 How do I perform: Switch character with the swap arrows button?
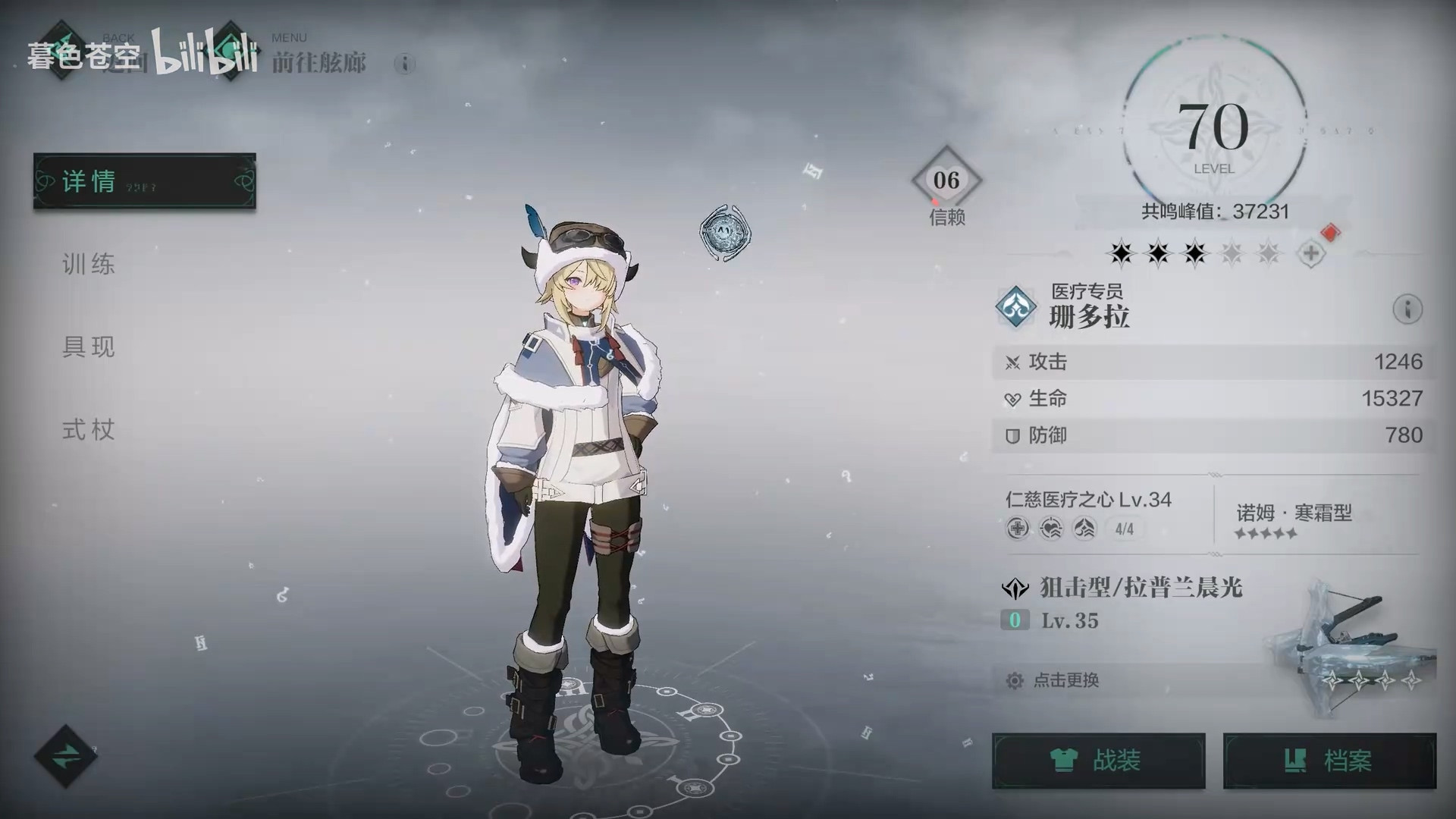pyautogui.click(x=66, y=756)
